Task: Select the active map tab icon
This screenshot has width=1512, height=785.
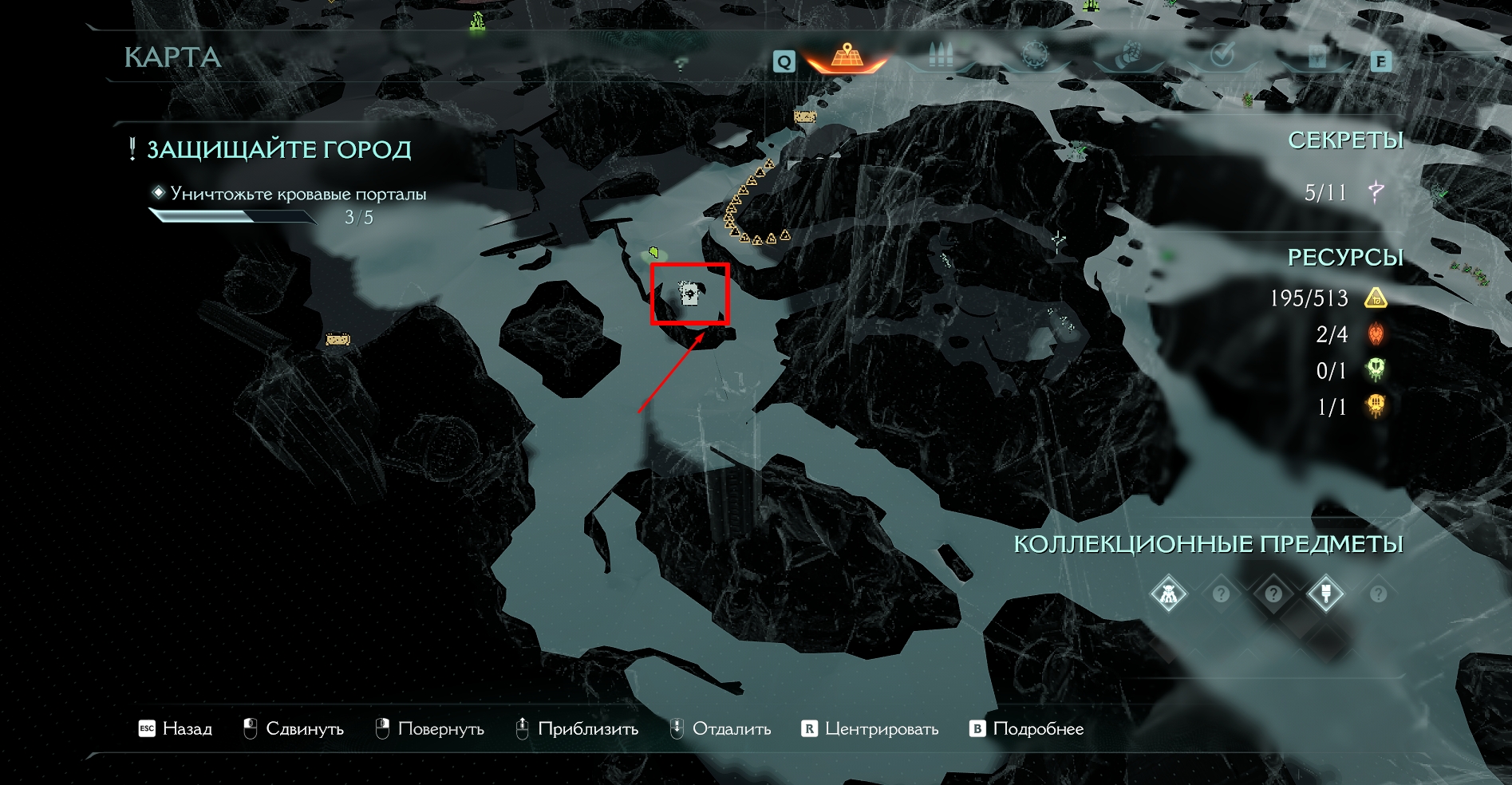Action: tap(847, 57)
